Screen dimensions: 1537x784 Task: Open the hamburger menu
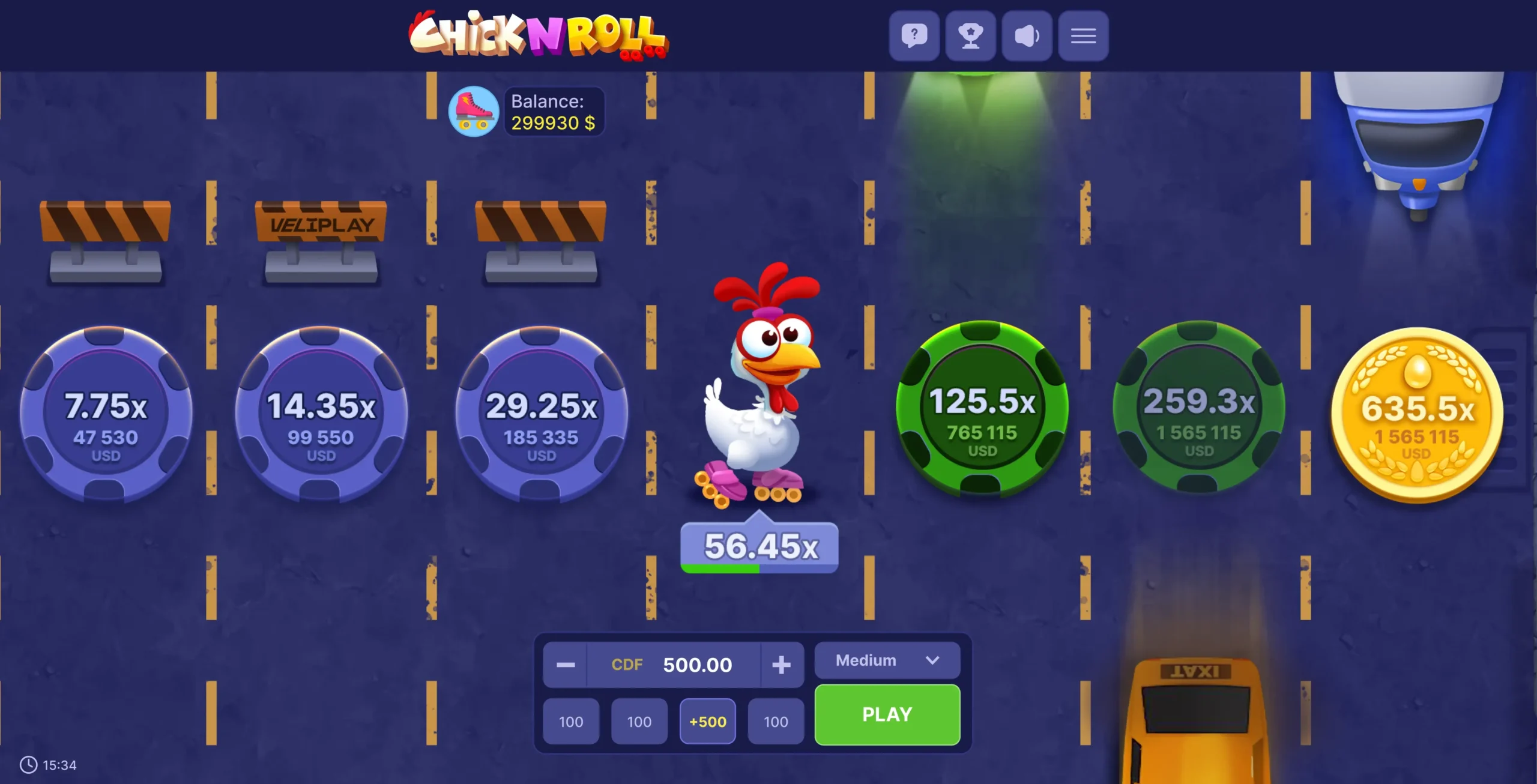pyautogui.click(x=1083, y=35)
